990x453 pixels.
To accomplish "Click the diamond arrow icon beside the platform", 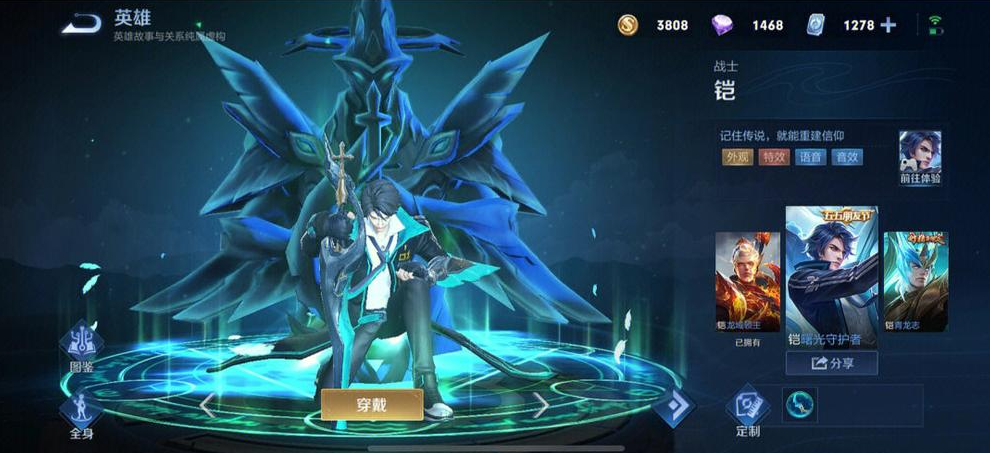I will 674,406.
